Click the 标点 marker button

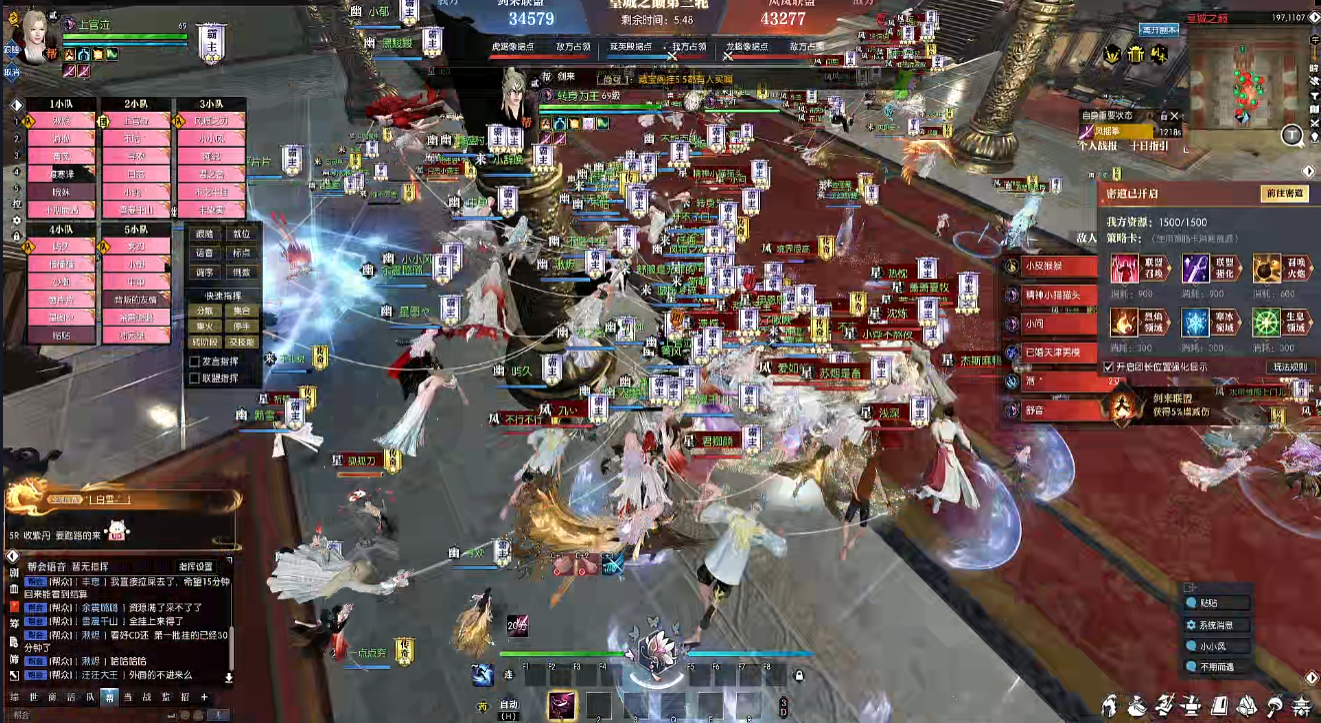click(241, 254)
